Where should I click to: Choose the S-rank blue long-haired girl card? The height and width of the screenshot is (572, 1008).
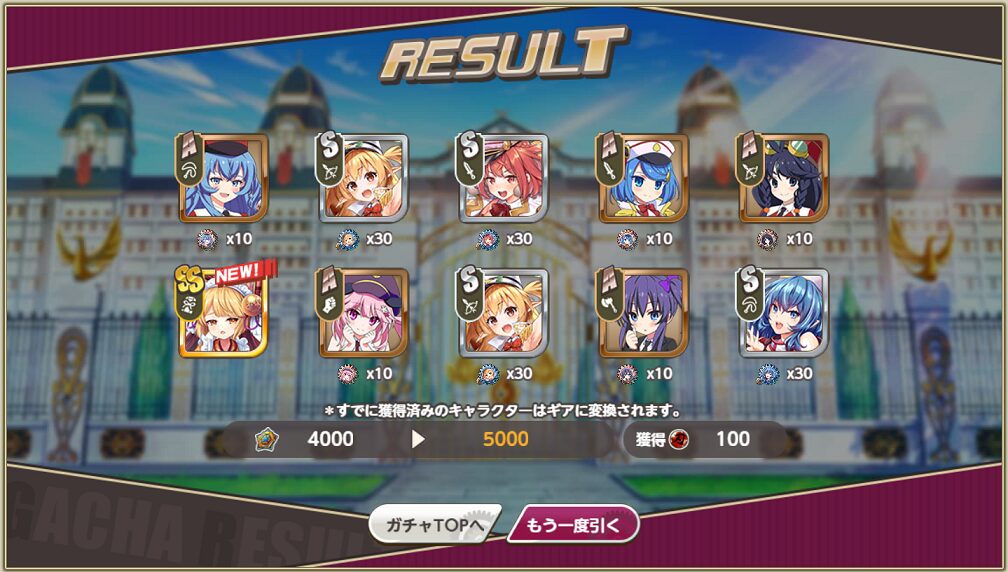783,312
